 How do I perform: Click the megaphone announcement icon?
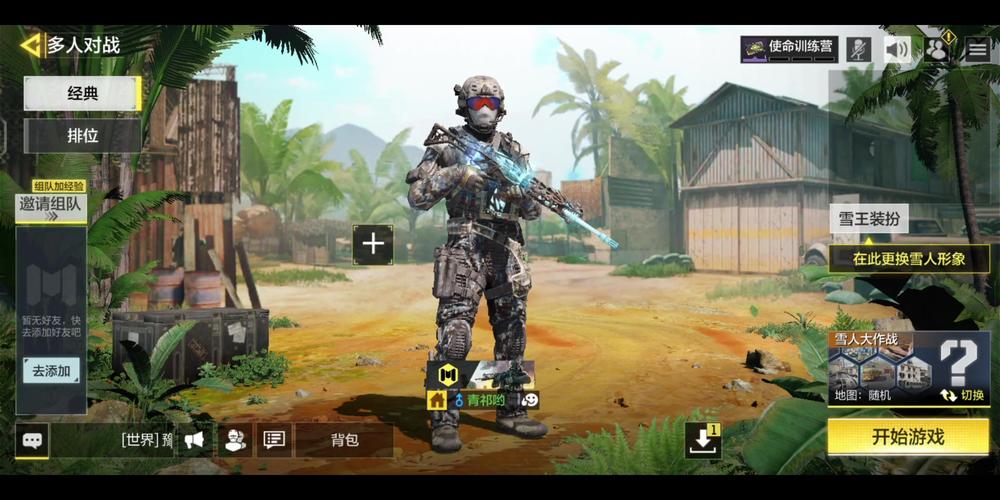[x=196, y=439]
